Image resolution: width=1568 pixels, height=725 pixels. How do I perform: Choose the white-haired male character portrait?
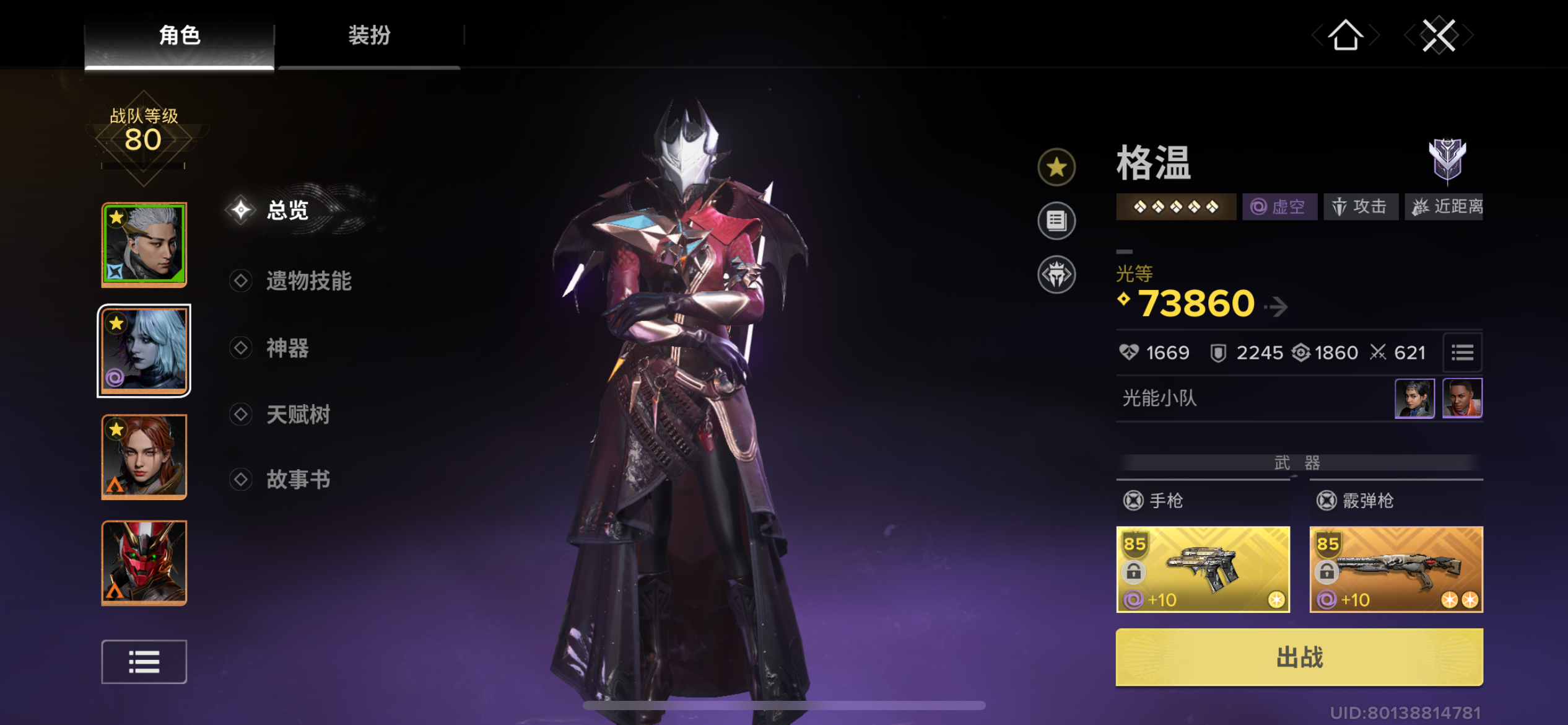(x=144, y=244)
